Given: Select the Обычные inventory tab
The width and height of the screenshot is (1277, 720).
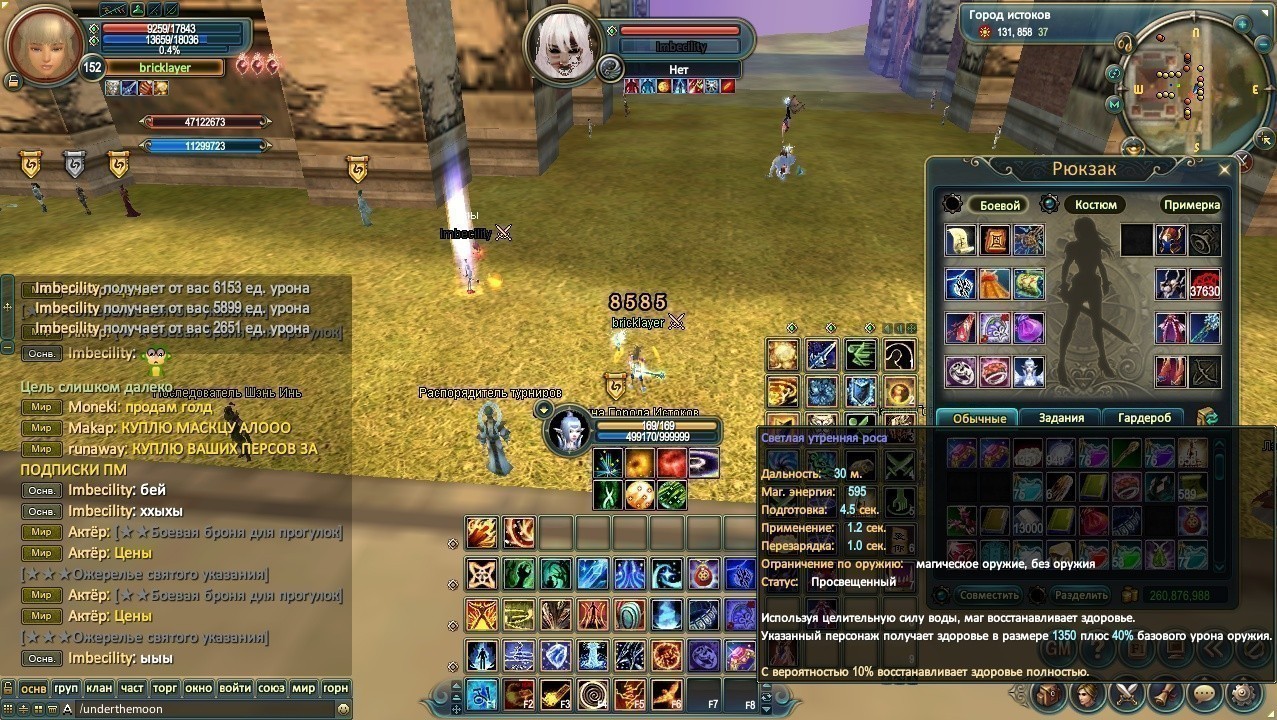Looking at the screenshot, I should click(979, 418).
